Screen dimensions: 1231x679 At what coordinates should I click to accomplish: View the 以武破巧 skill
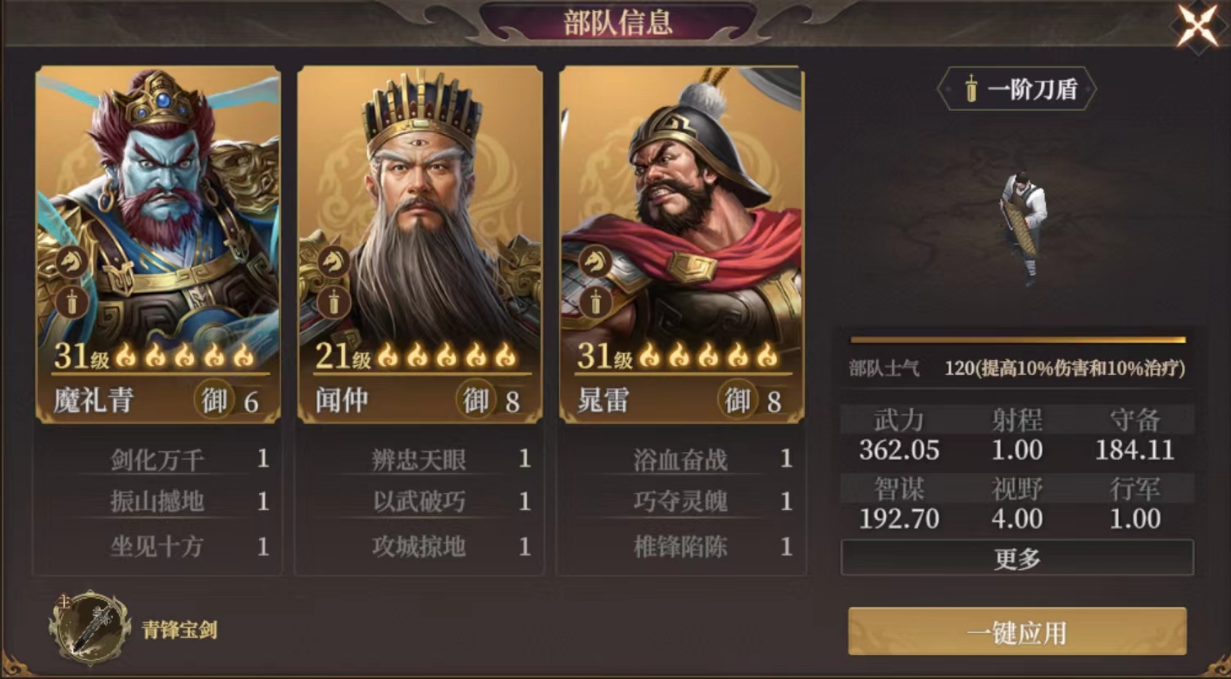pos(419,501)
